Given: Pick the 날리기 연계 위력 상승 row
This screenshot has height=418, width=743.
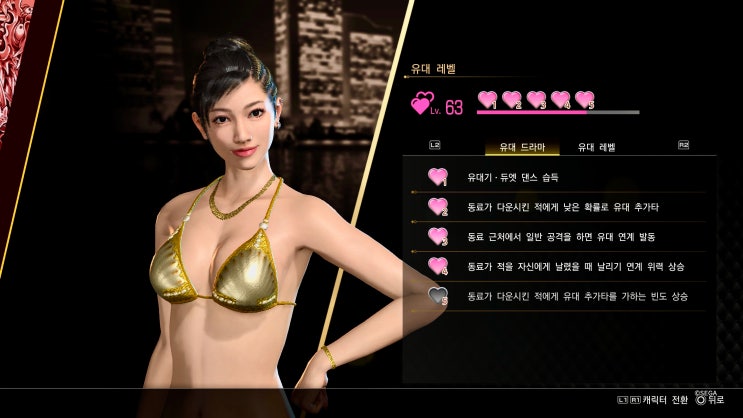Looking at the screenshot, I should pyautogui.click(x=560, y=267).
